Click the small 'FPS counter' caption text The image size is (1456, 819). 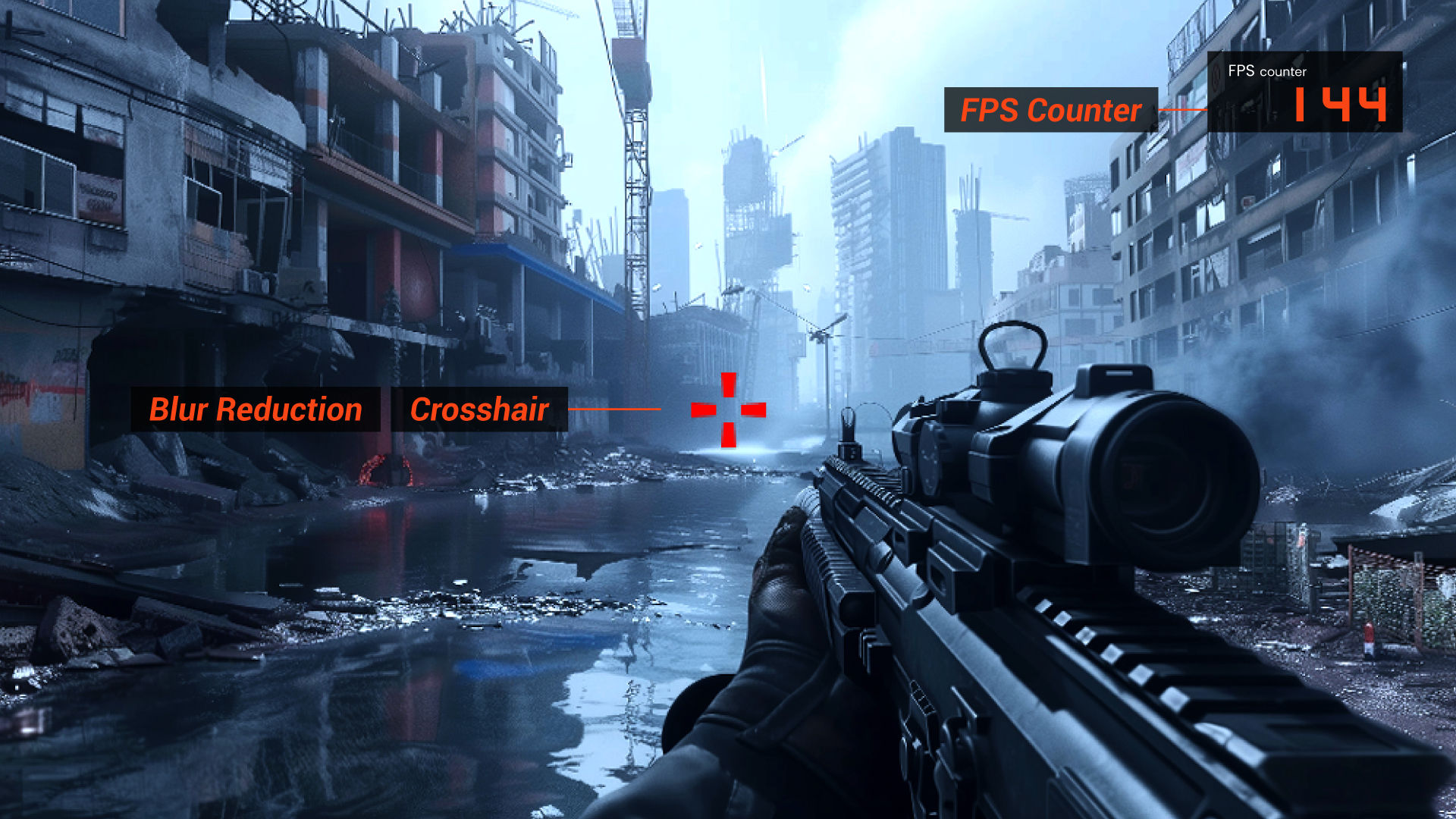tap(1266, 71)
